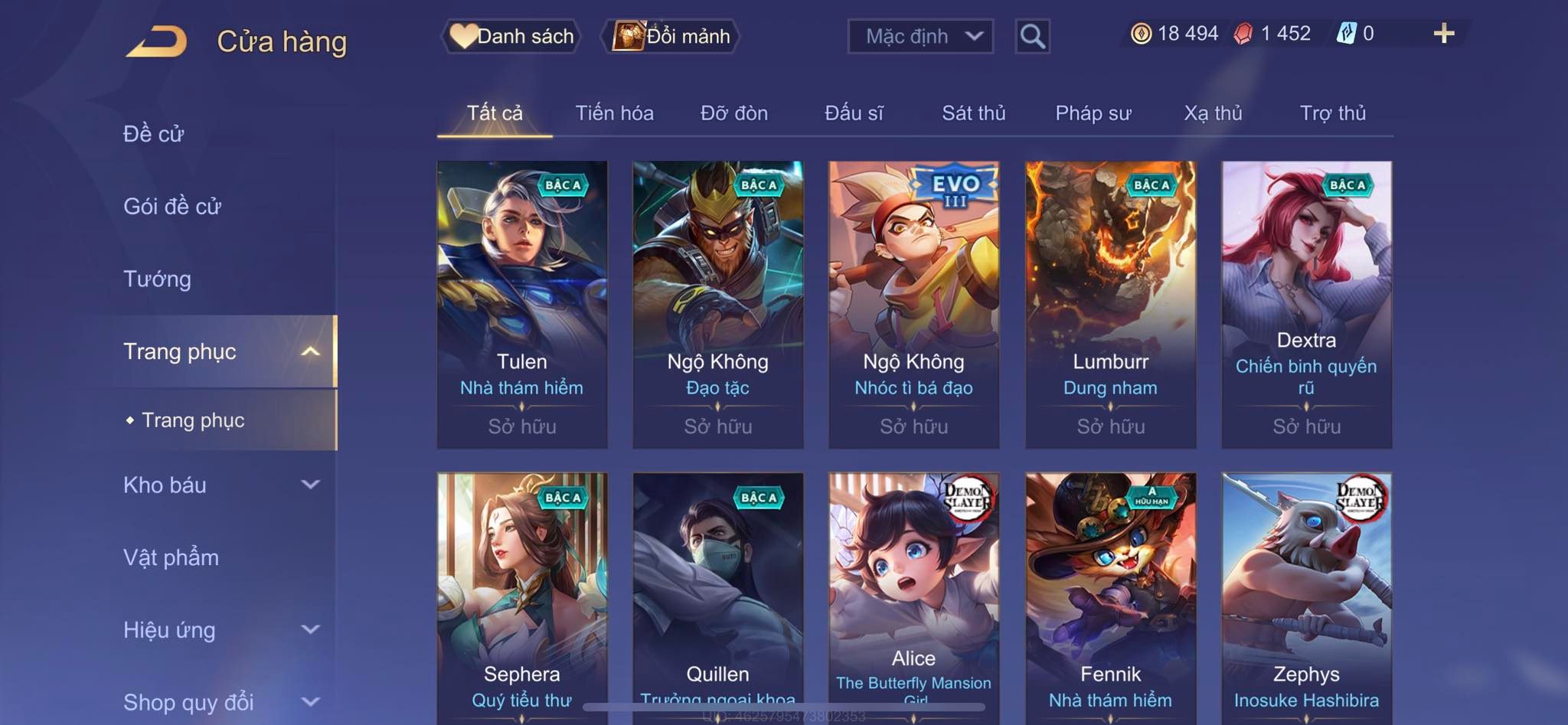Switch to the Trợ thủ tab

1332,113
